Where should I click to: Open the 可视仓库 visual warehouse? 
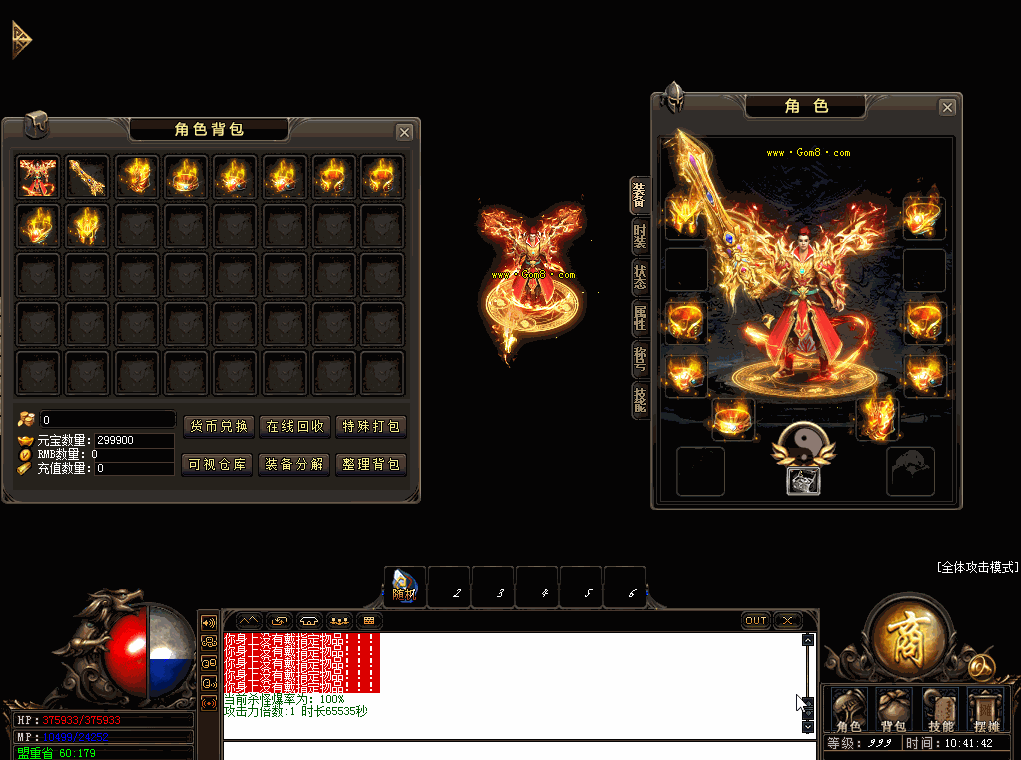pyautogui.click(x=219, y=464)
